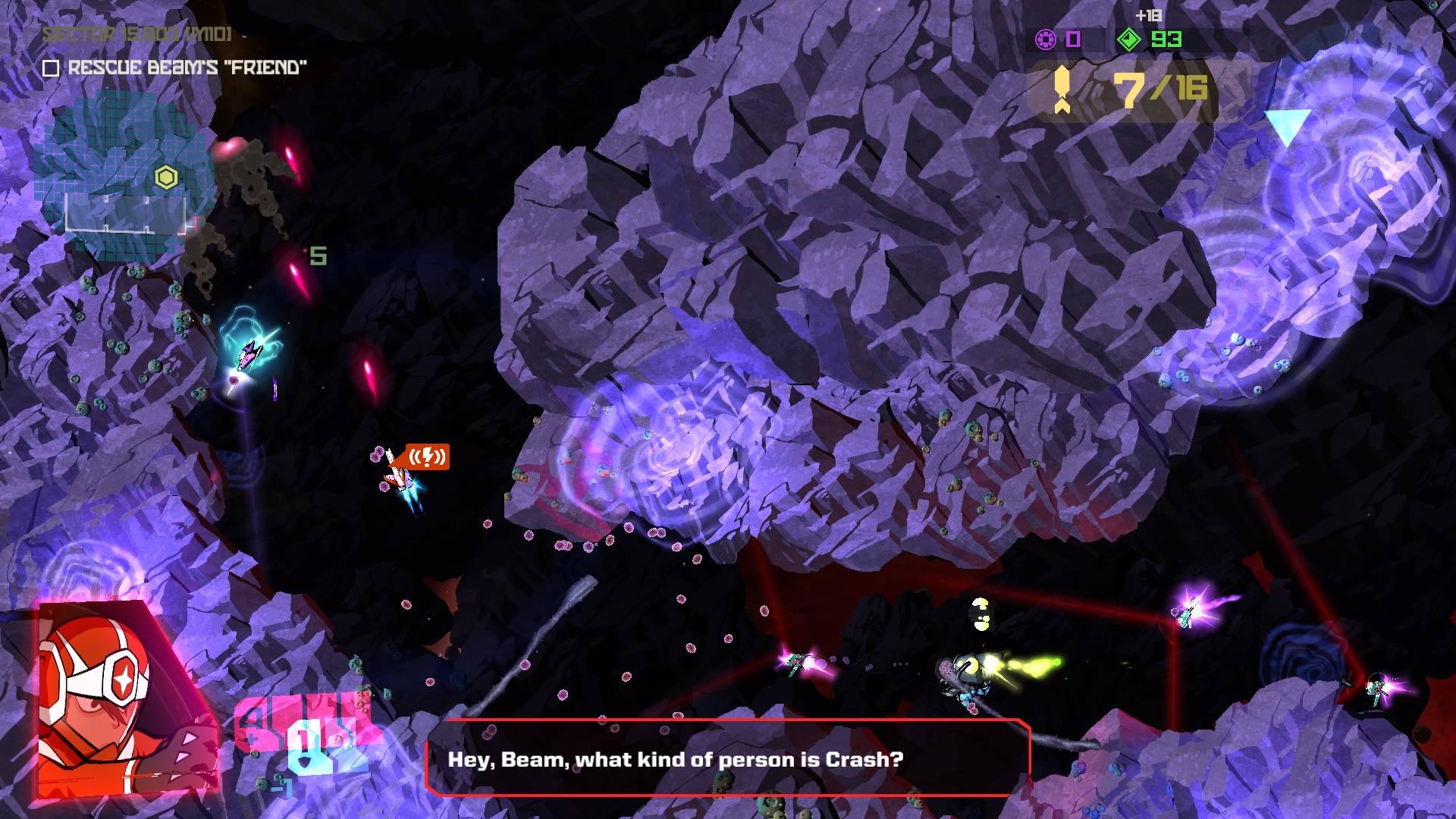
Task: Advance the "what kind of person is Crash" dialogue
Action: point(728,758)
